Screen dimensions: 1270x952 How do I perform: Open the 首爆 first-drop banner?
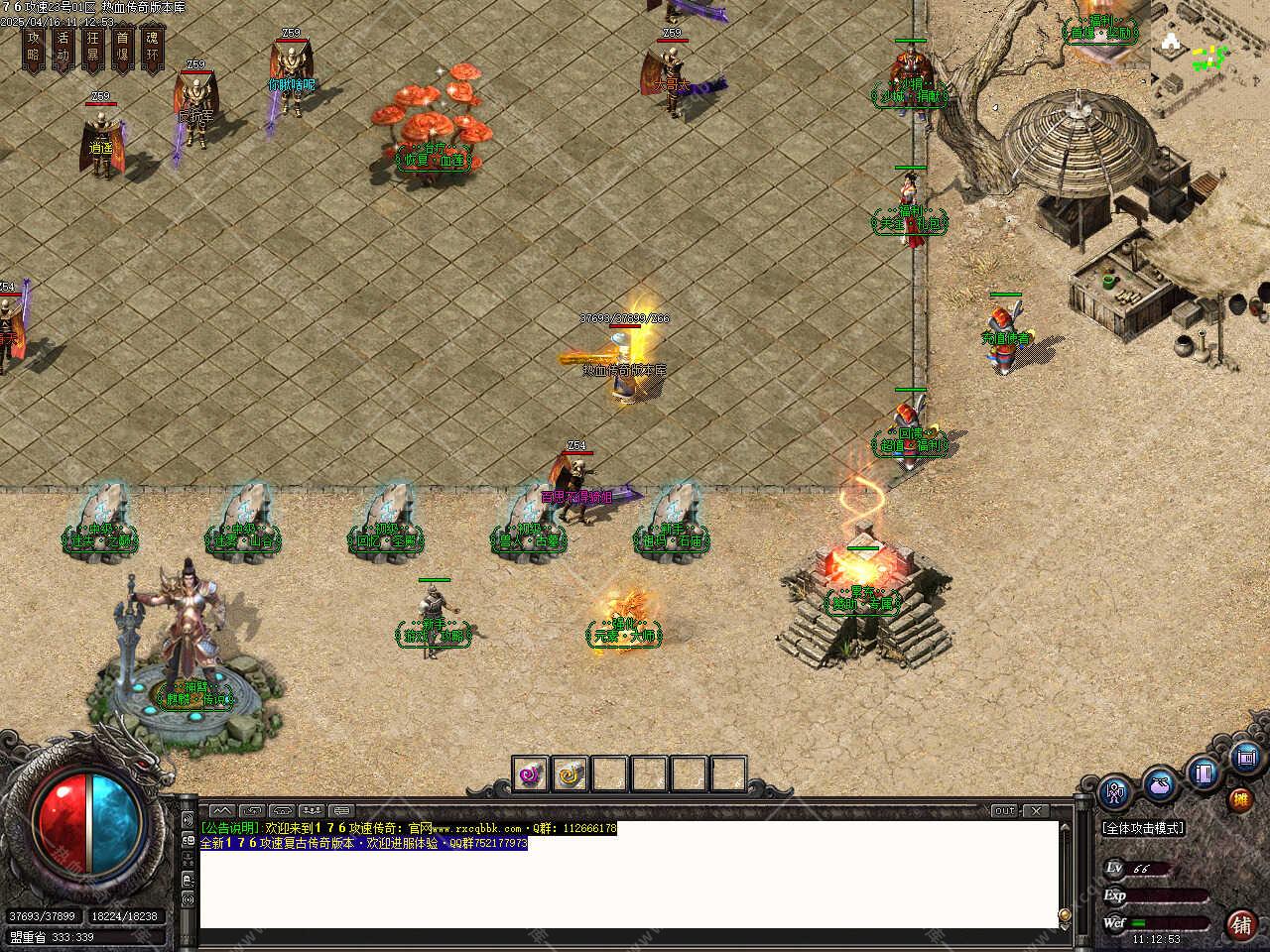[x=123, y=49]
